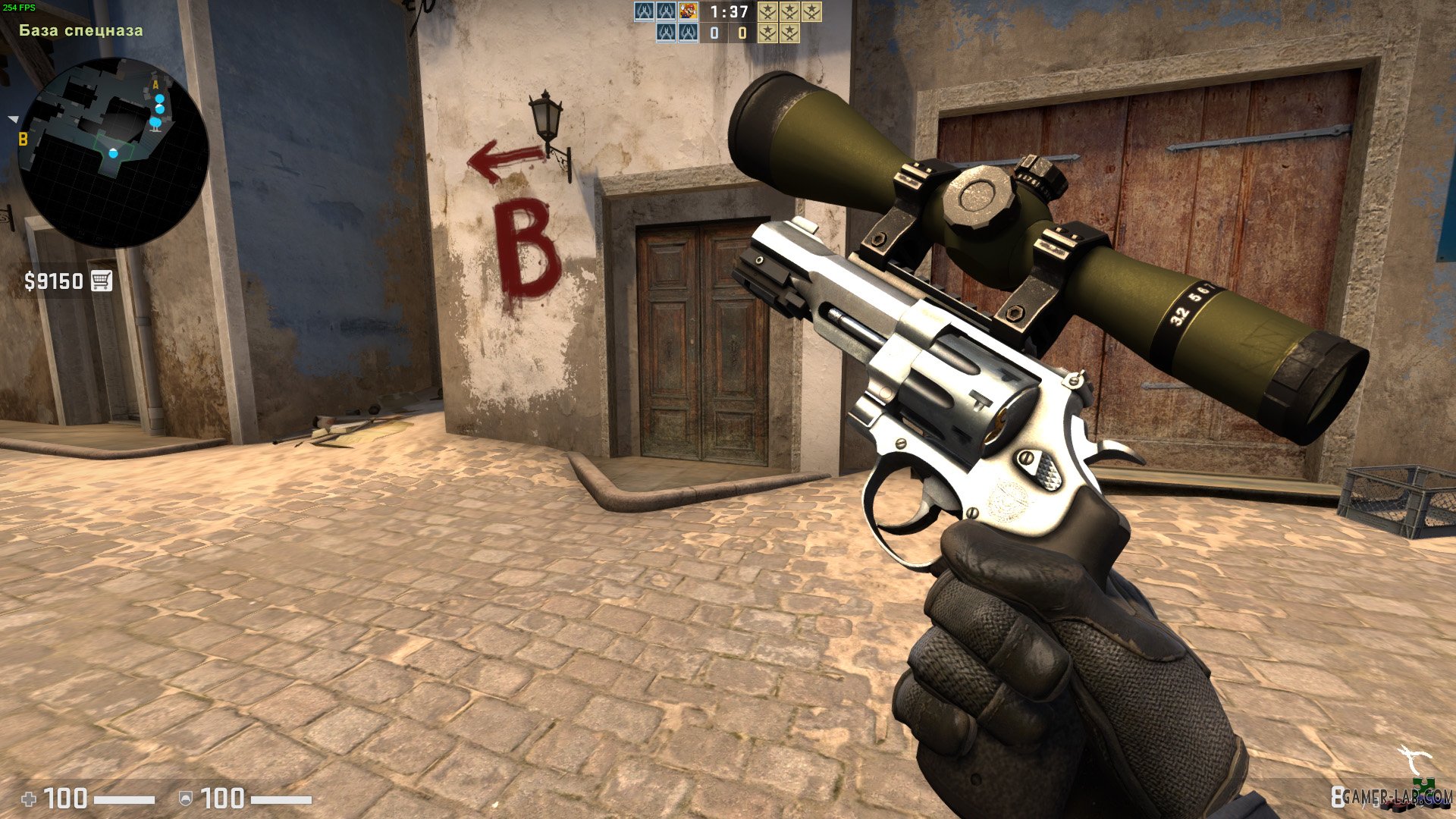
Task: Click the health bar under 100
Action: (124, 800)
